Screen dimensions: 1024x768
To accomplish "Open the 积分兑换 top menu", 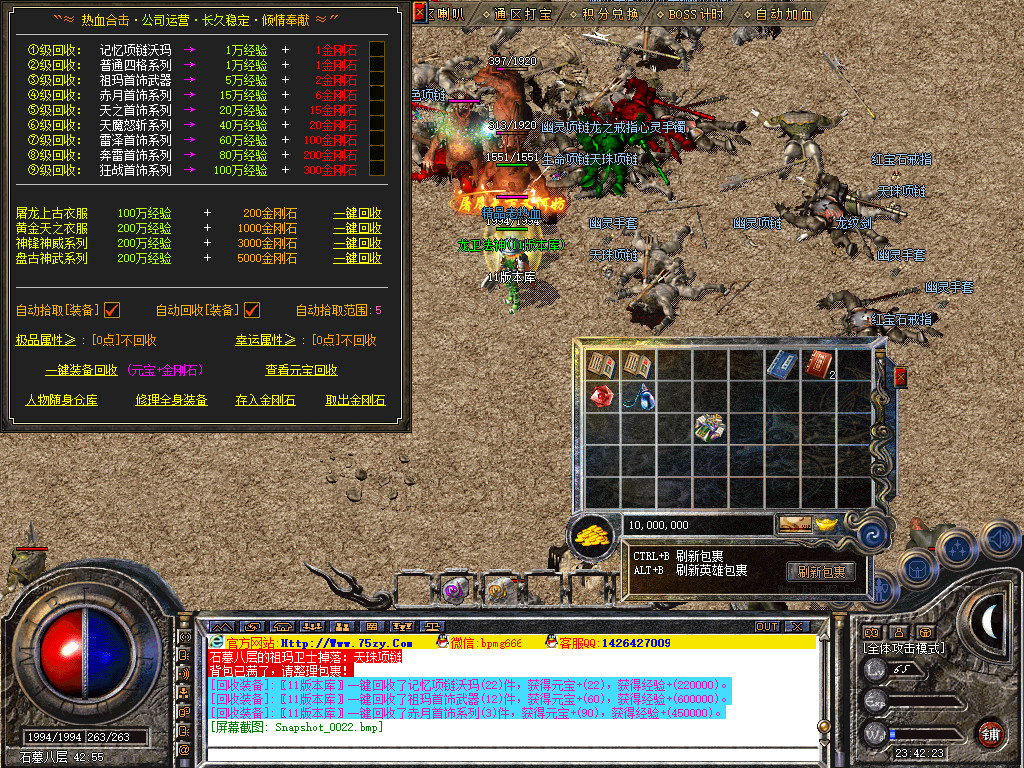I will pyautogui.click(x=611, y=14).
